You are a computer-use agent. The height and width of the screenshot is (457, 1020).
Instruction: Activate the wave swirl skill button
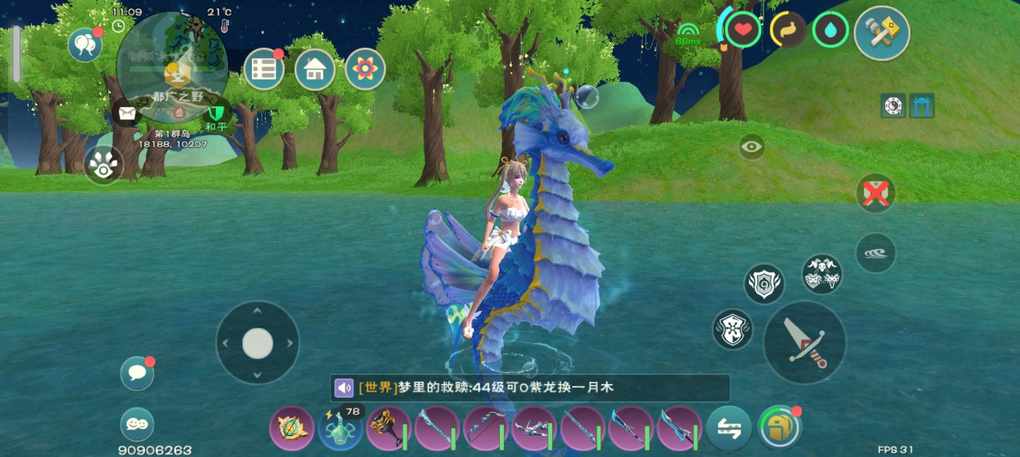876,253
